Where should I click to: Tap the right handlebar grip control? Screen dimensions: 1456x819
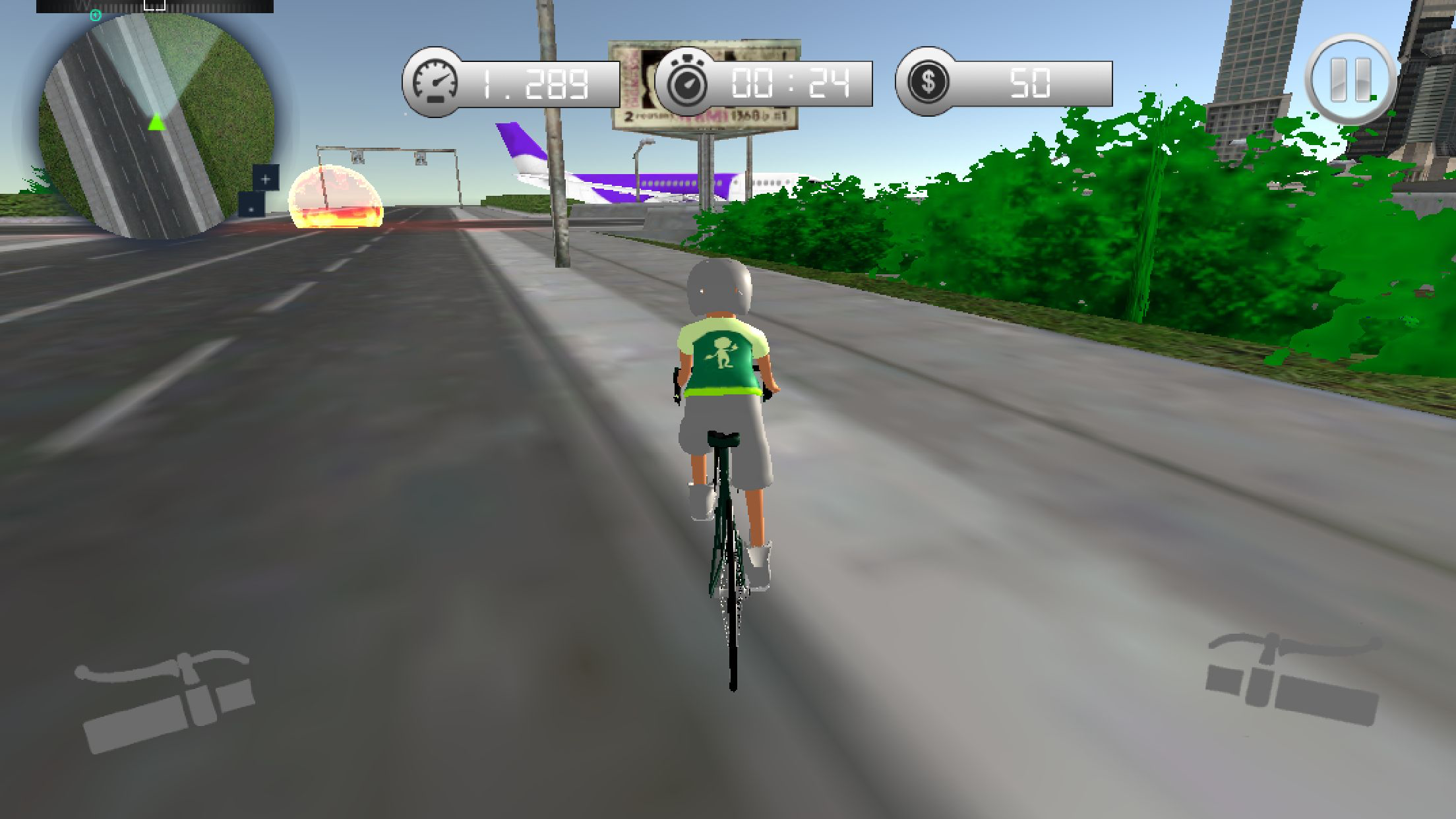click(x=1292, y=679)
